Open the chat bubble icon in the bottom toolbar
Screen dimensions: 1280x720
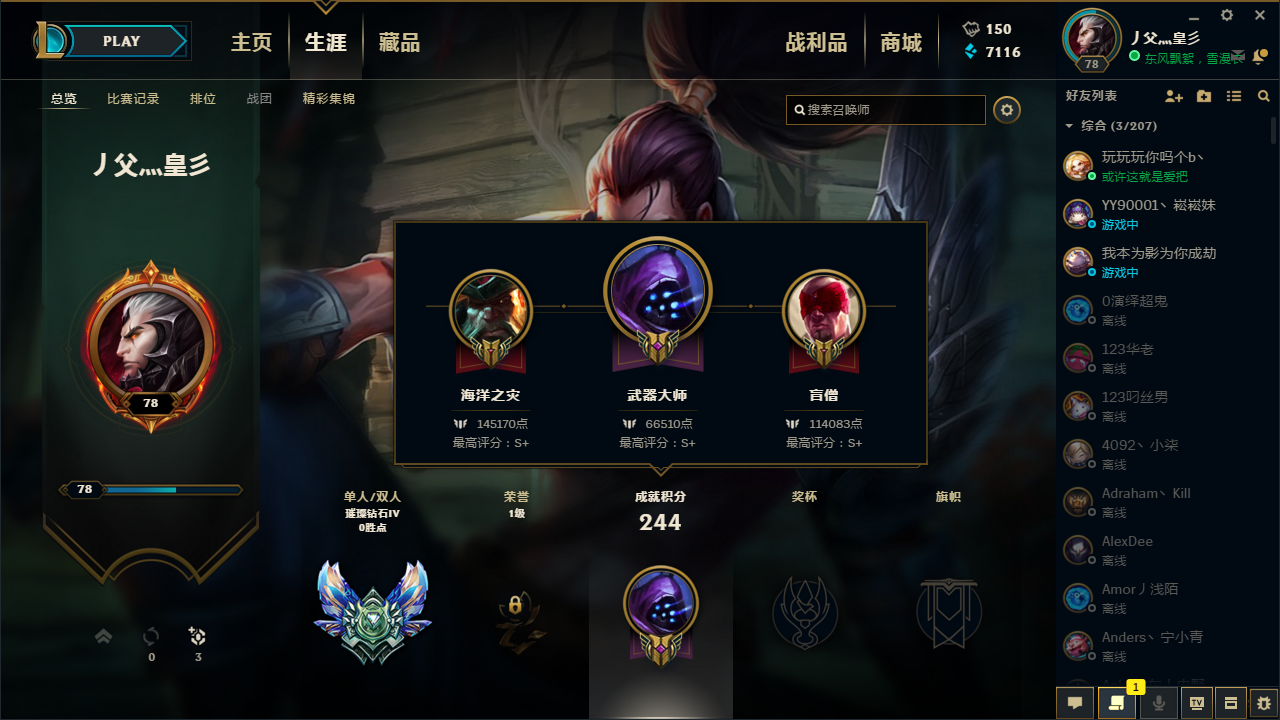(1075, 703)
